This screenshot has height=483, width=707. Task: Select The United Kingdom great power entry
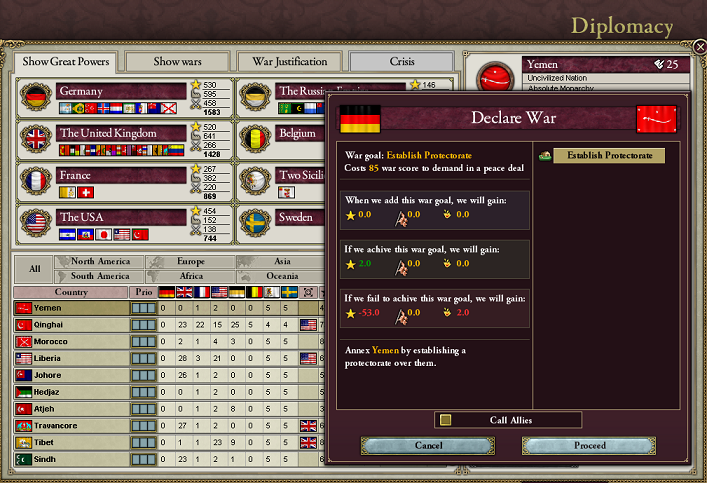click(122, 133)
